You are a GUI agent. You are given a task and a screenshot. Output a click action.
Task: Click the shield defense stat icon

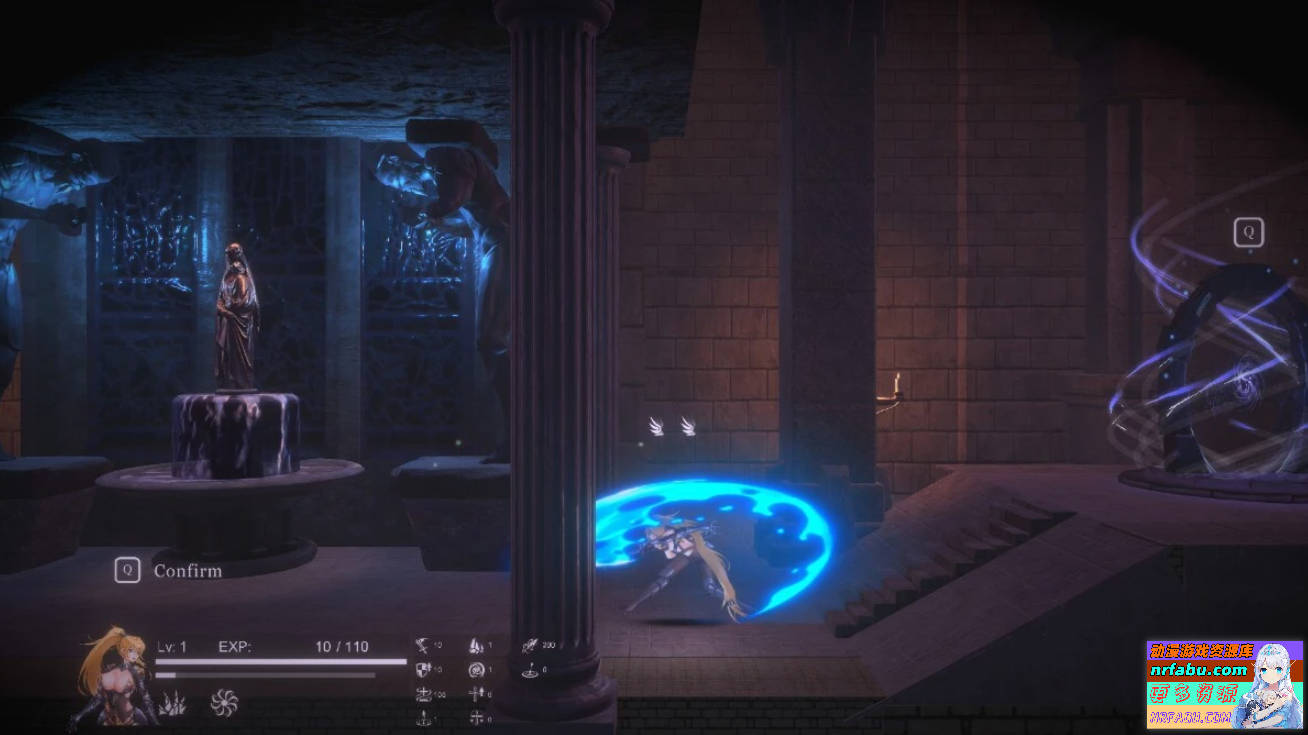tap(422, 668)
